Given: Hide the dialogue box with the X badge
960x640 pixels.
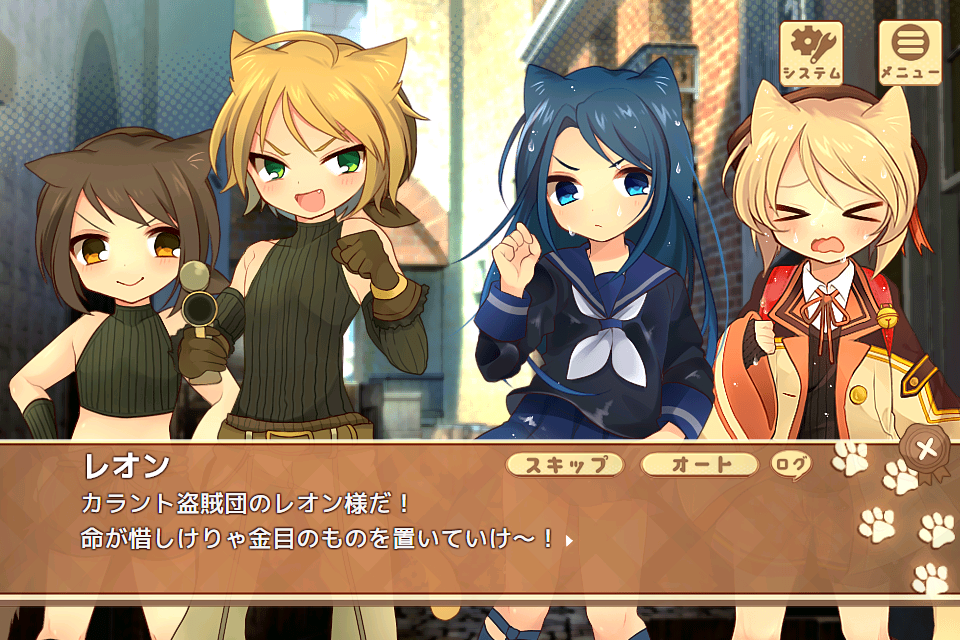Looking at the screenshot, I should click(928, 449).
